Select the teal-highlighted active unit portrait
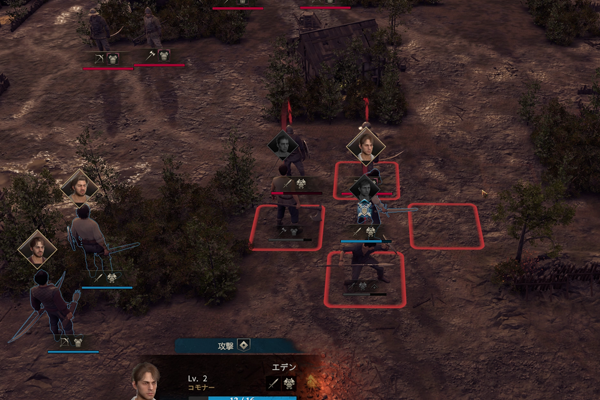 coord(366,209)
